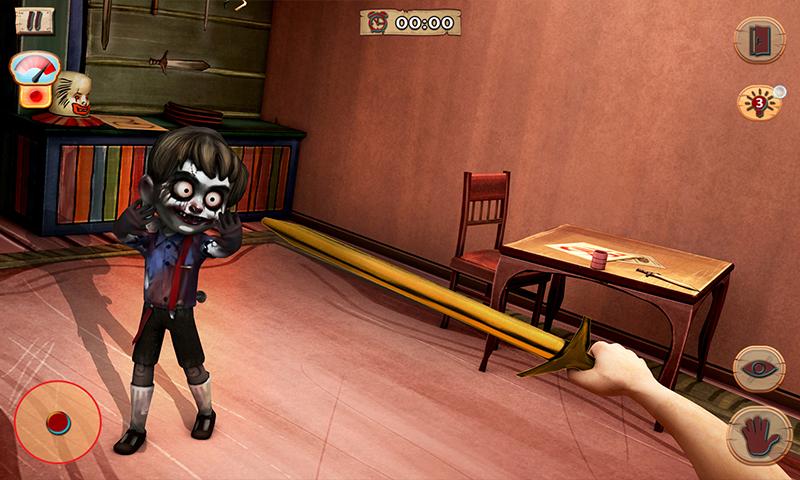Tap the door exit icon
The height and width of the screenshot is (480, 800).
759,40
